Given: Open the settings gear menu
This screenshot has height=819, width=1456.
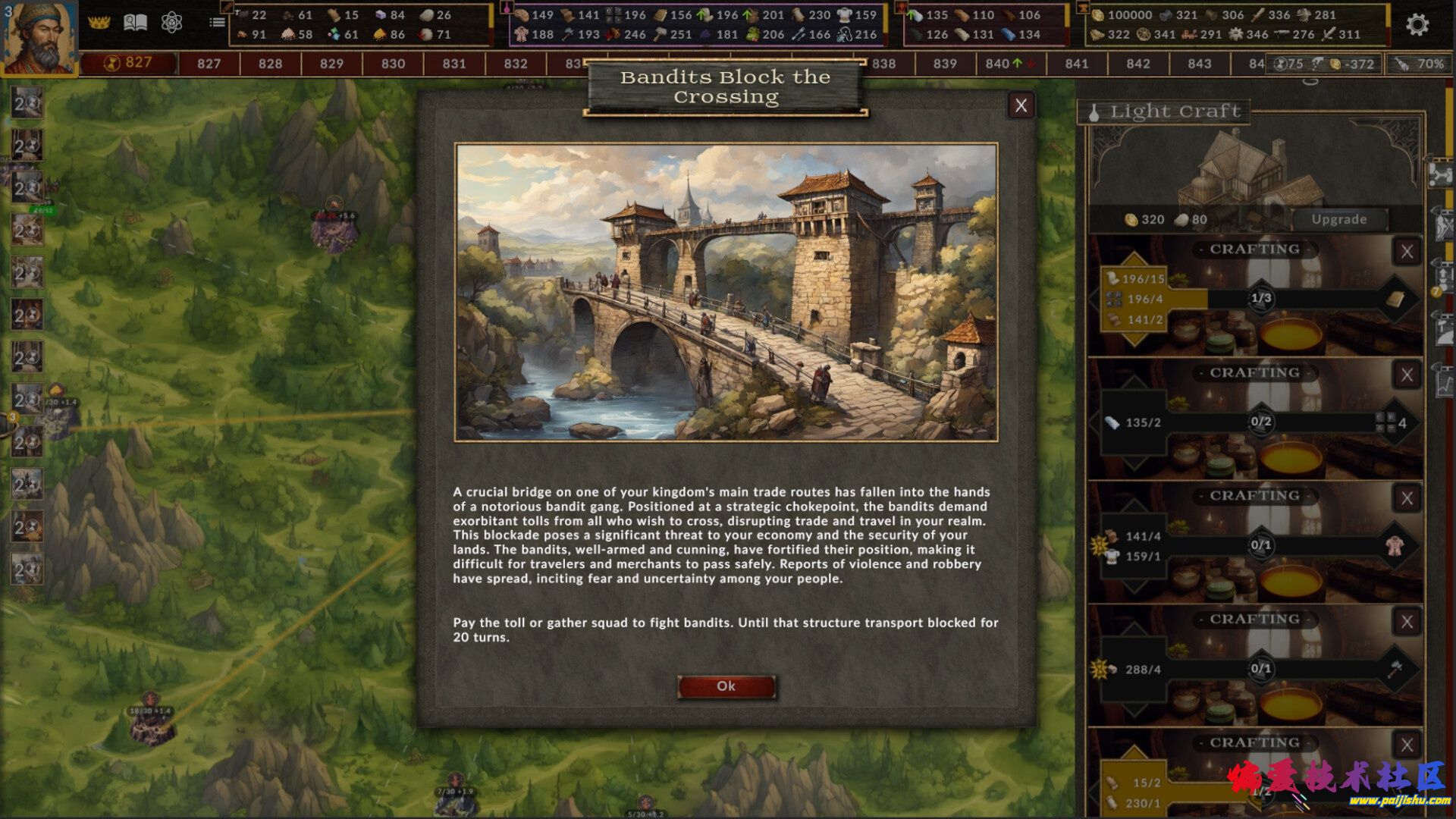Looking at the screenshot, I should point(1417,25).
